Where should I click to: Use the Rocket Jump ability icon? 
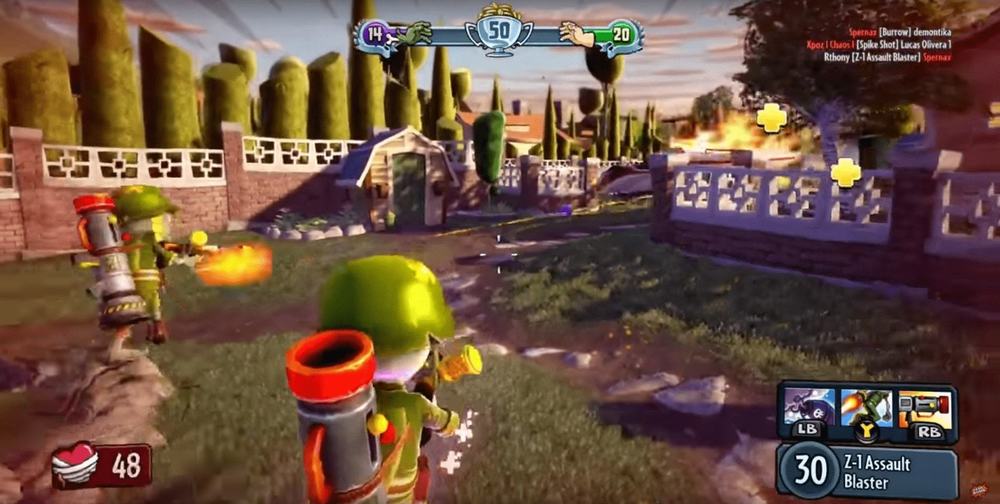coord(866,407)
